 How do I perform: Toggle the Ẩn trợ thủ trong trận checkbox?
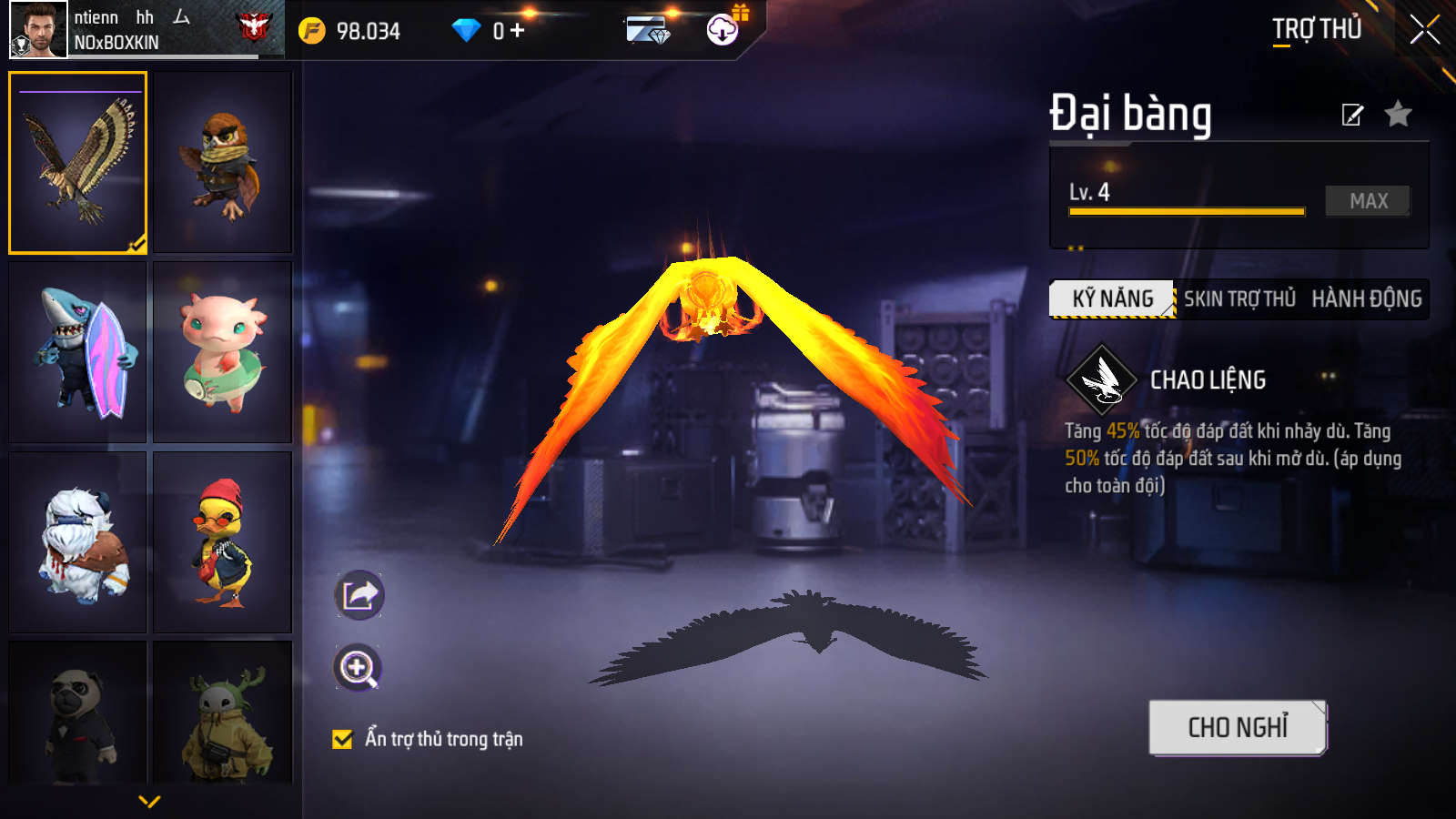click(342, 739)
